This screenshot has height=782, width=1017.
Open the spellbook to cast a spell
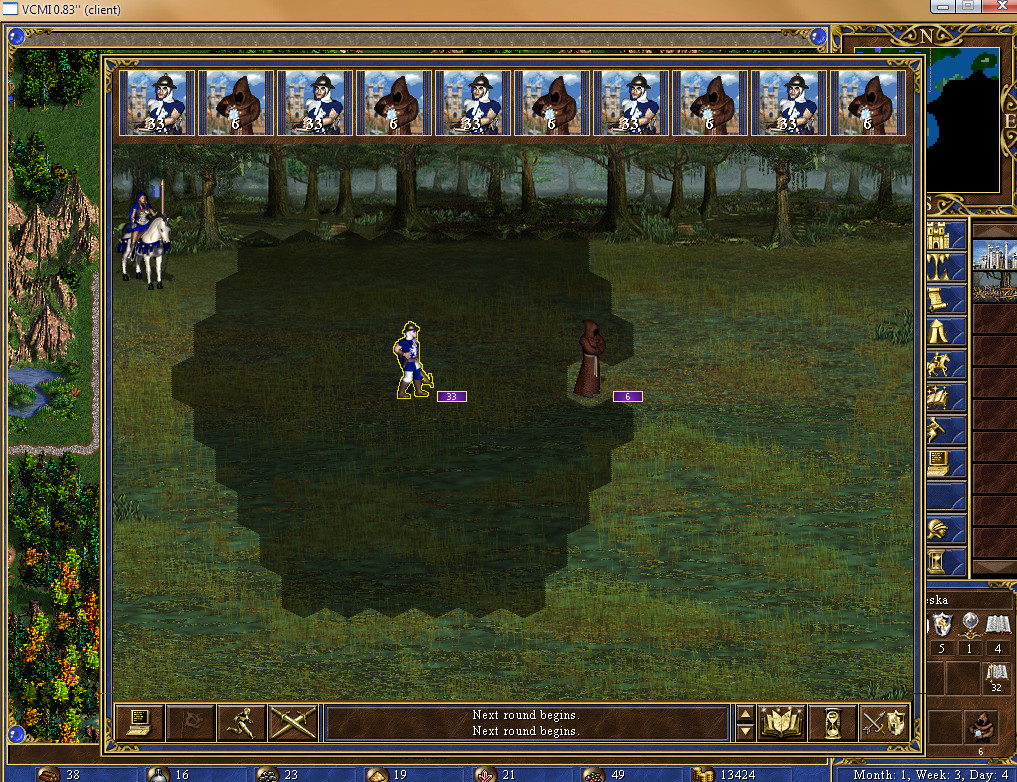[783, 723]
